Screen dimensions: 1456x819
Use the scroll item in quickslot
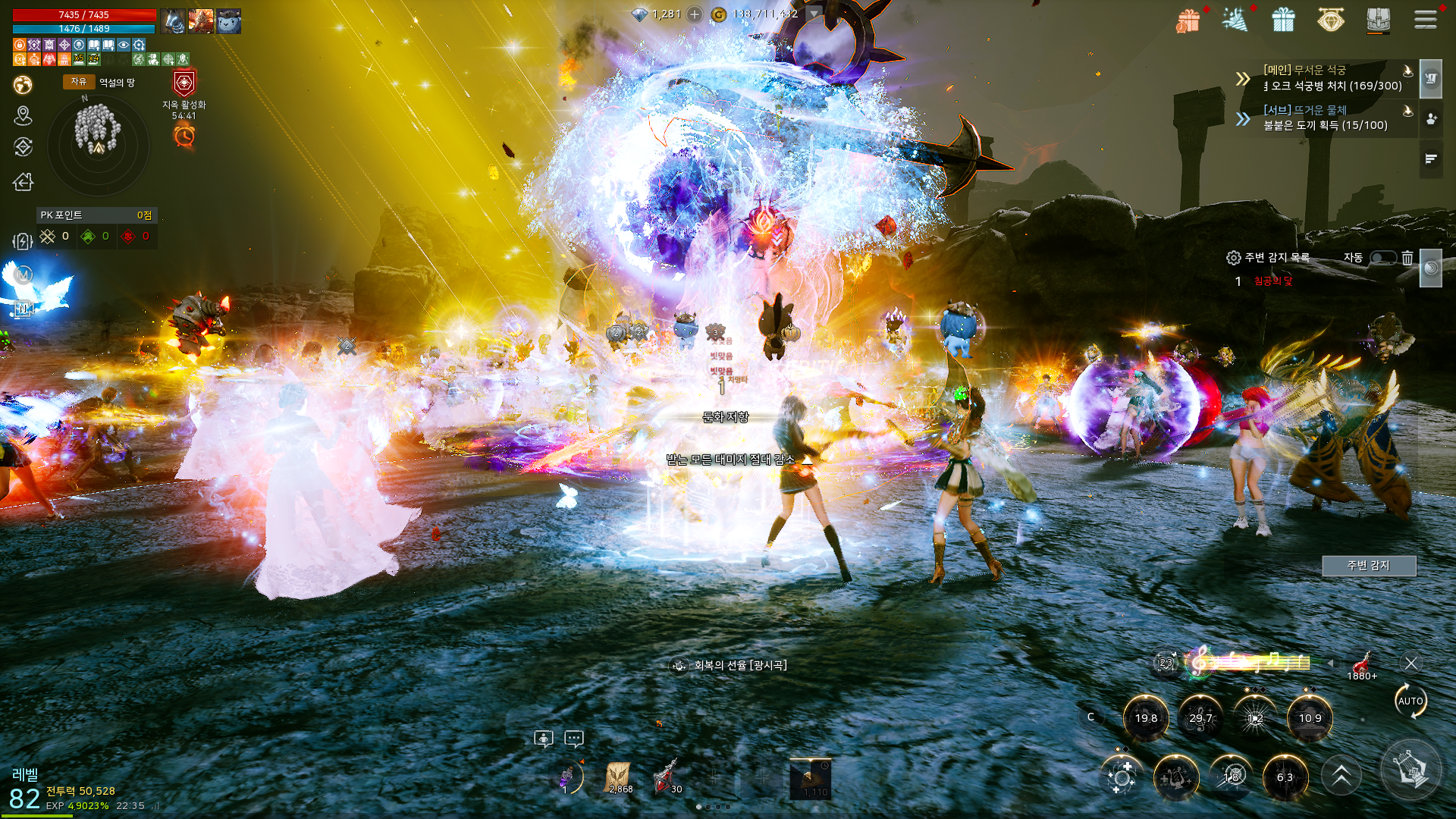[619, 777]
